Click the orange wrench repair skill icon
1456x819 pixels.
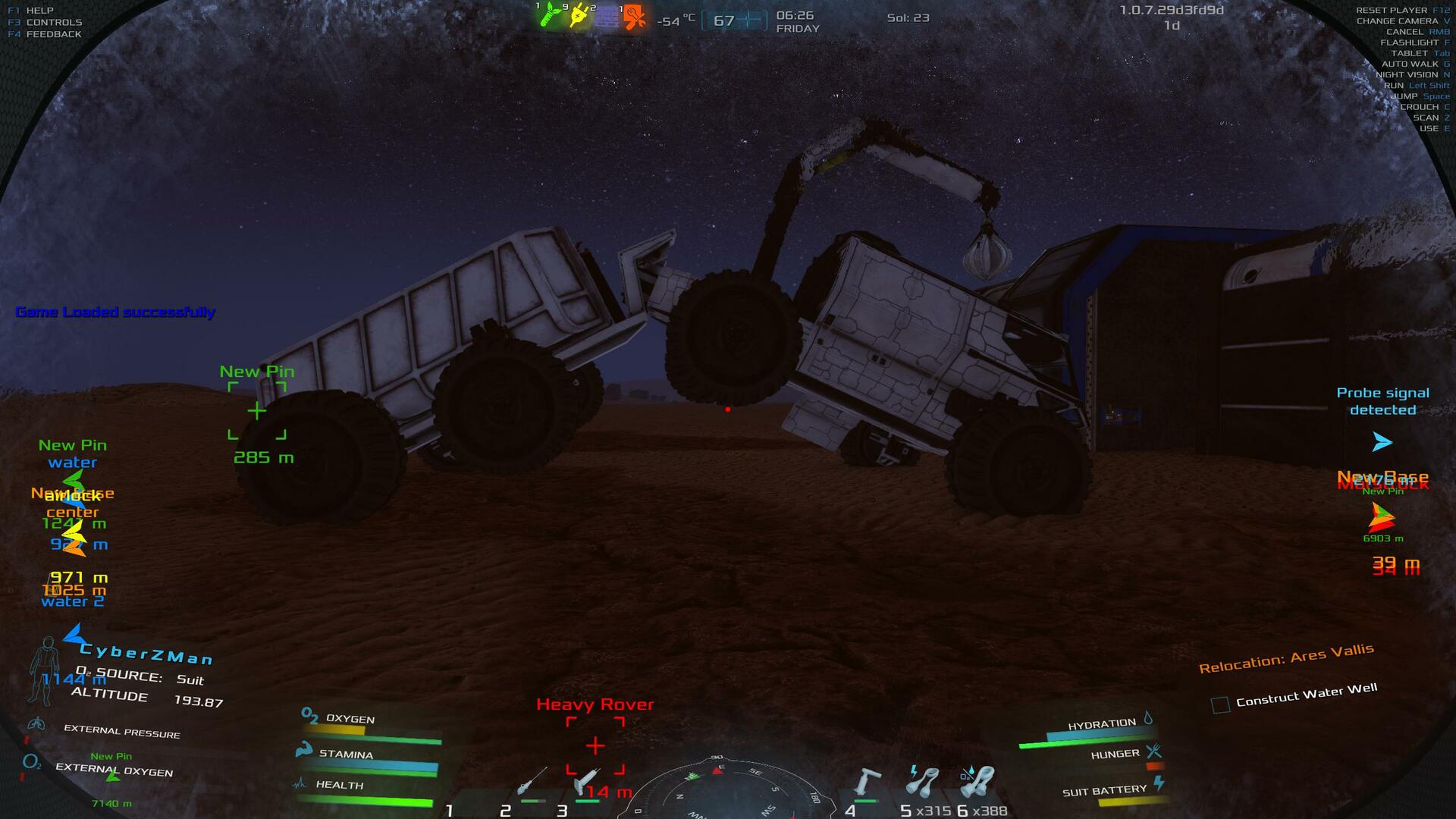(x=634, y=17)
